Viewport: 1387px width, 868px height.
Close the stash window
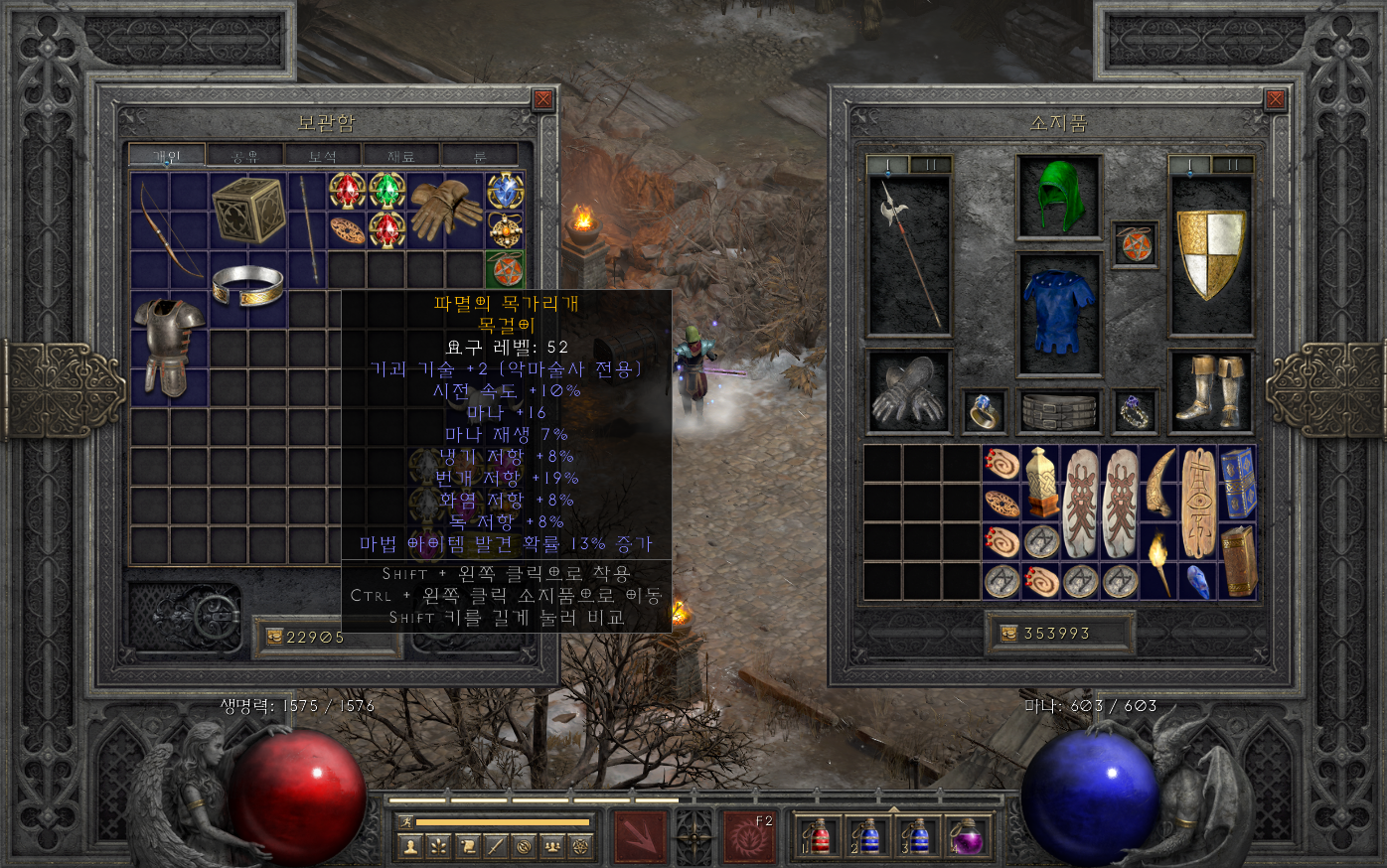pyautogui.click(x=542, y=99)
